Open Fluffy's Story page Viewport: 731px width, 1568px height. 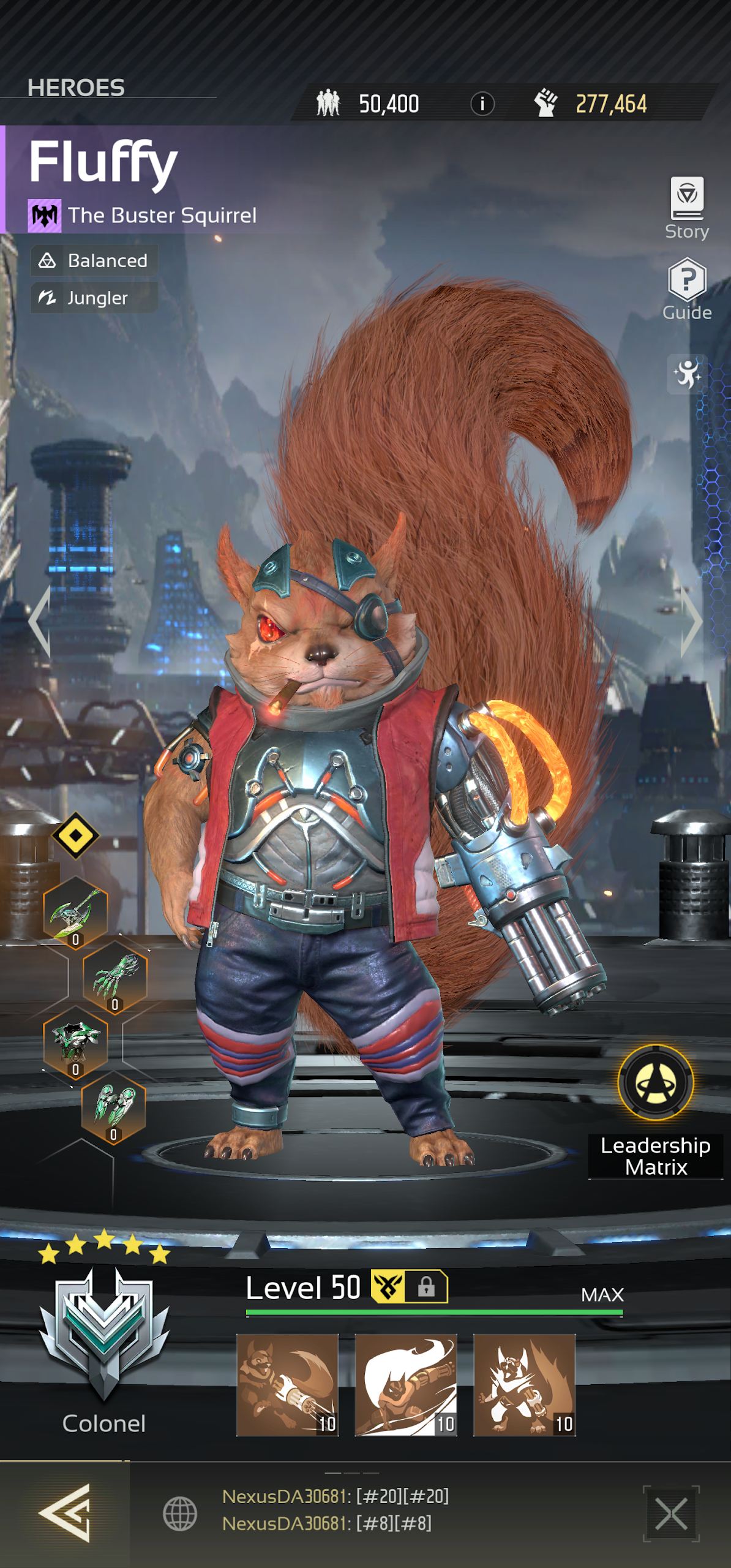coord(687,207)
